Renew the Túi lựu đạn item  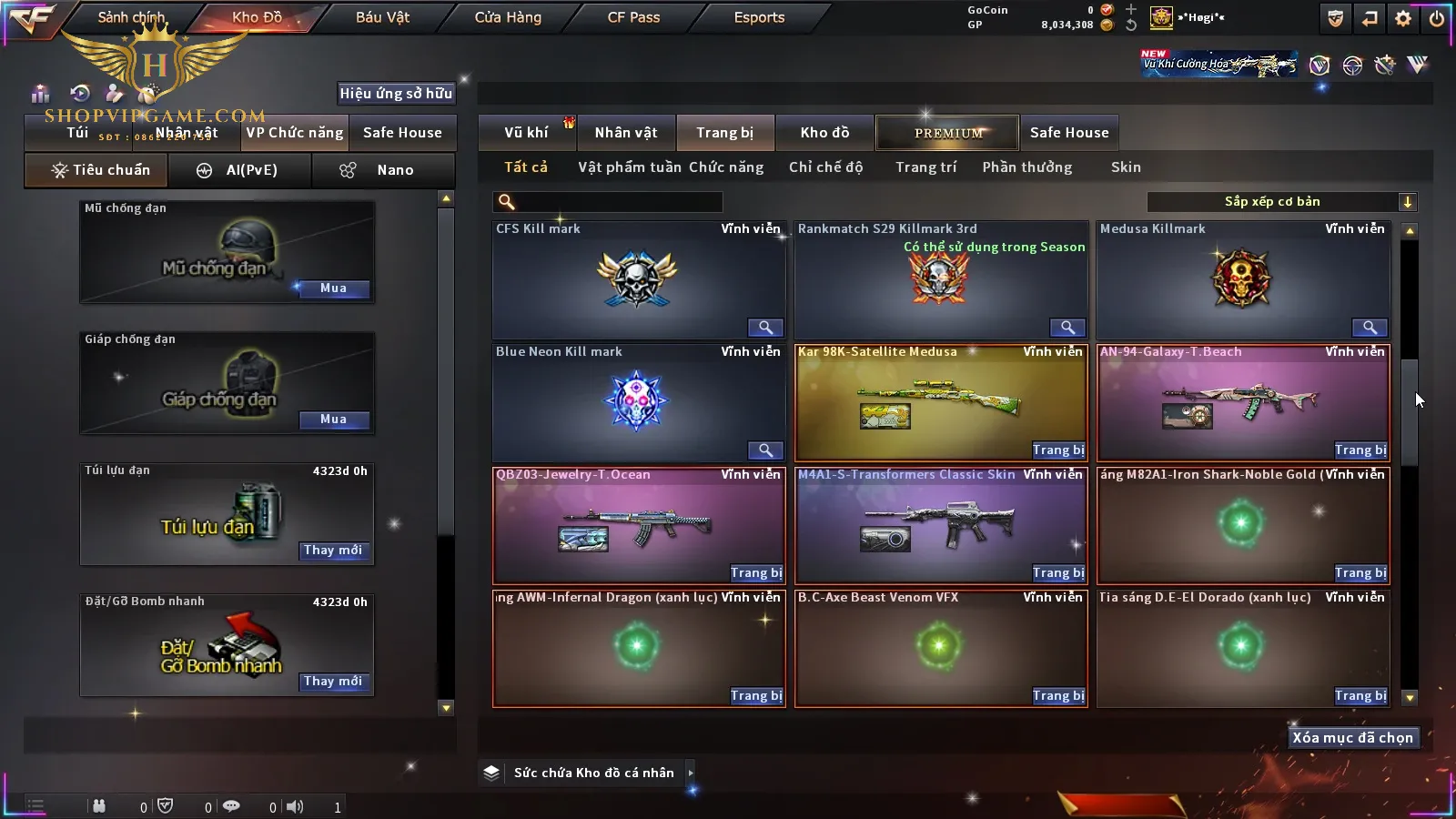click(333, 551)
